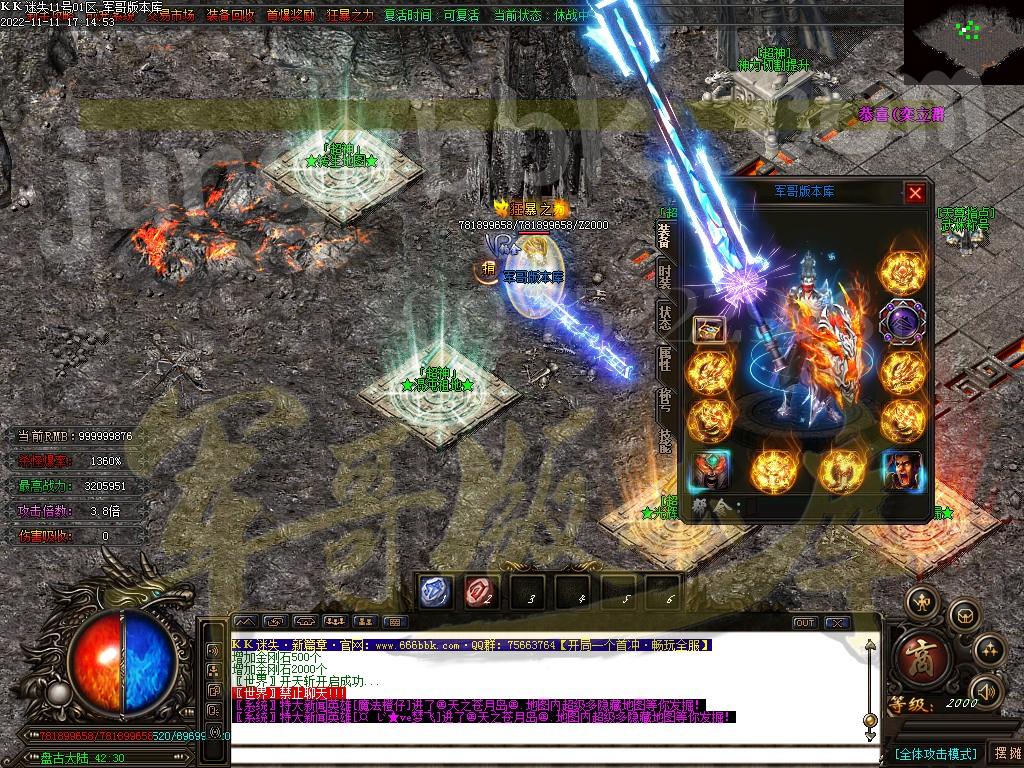Select the 技能 skills tab
The height and width of the screenshot is (768, 1024).
pyautogui.click(x=666, y=441)
